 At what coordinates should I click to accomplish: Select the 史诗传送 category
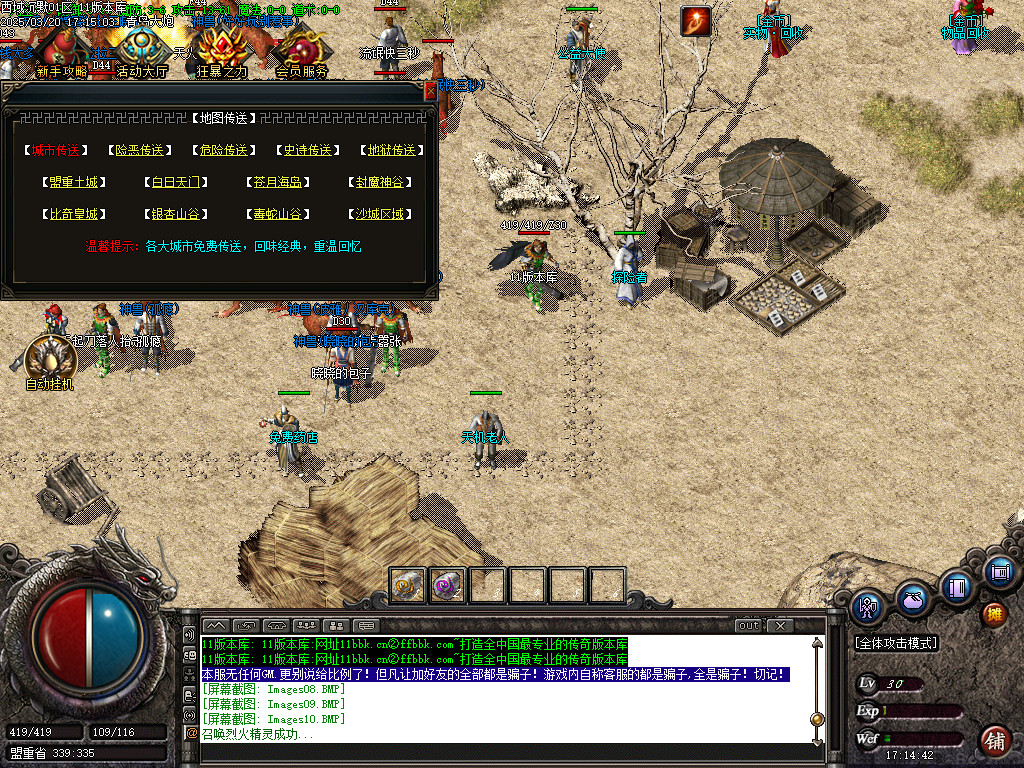pyautogui.click(x=306, y=150)
